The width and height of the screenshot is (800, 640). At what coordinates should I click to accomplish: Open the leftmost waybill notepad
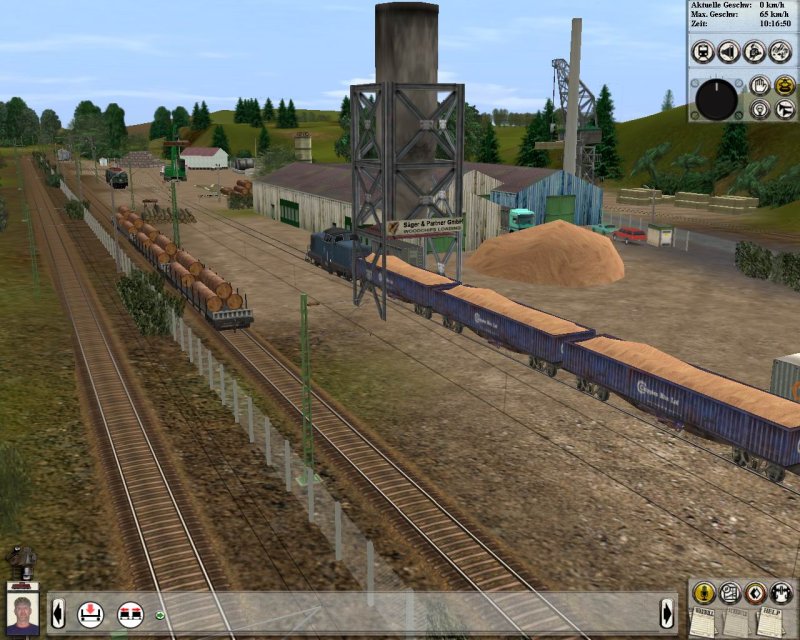click(x=704, y=621)
